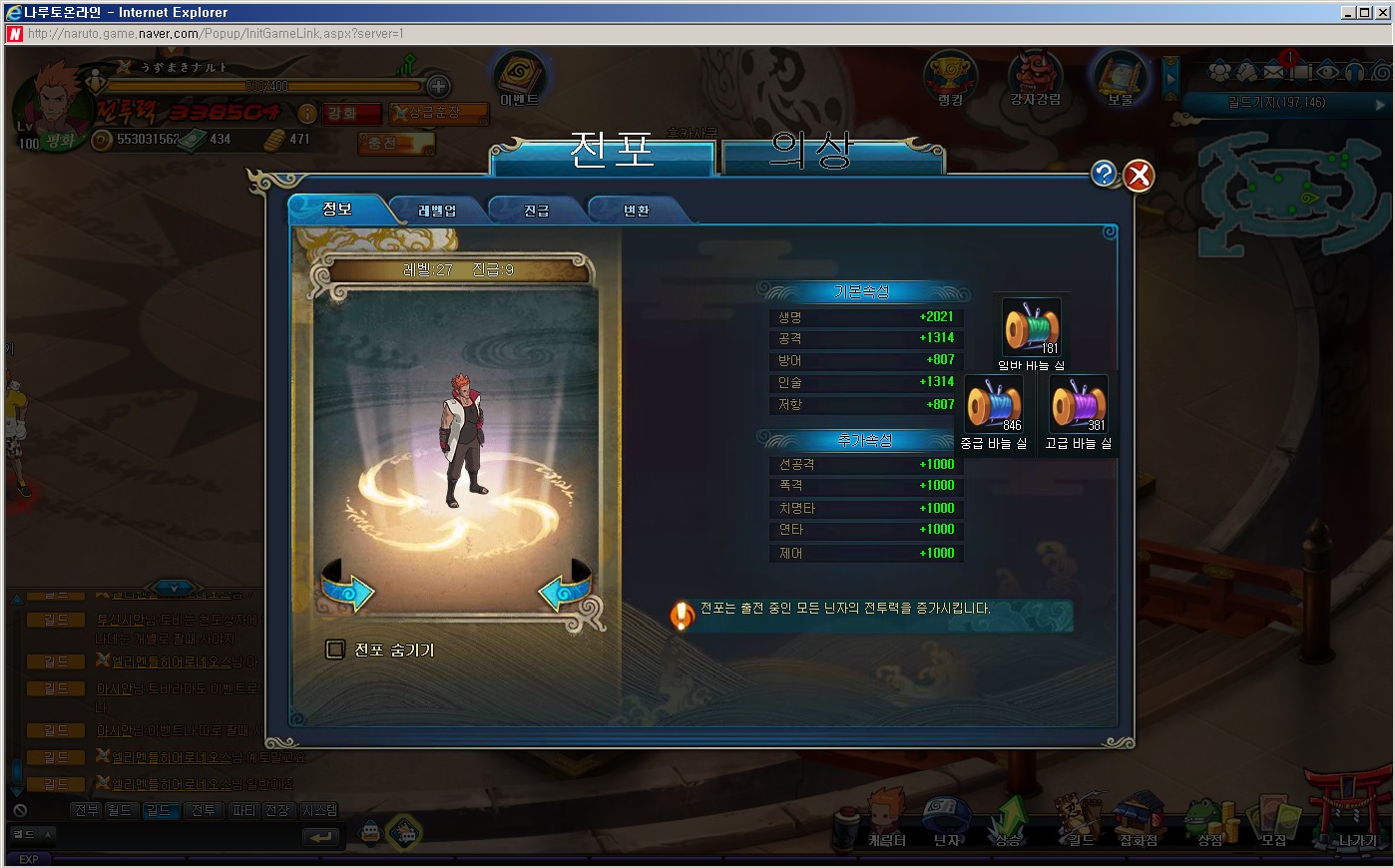
Task: Select the 고급 바늘 실 purple thread item
Action: 1079,404
